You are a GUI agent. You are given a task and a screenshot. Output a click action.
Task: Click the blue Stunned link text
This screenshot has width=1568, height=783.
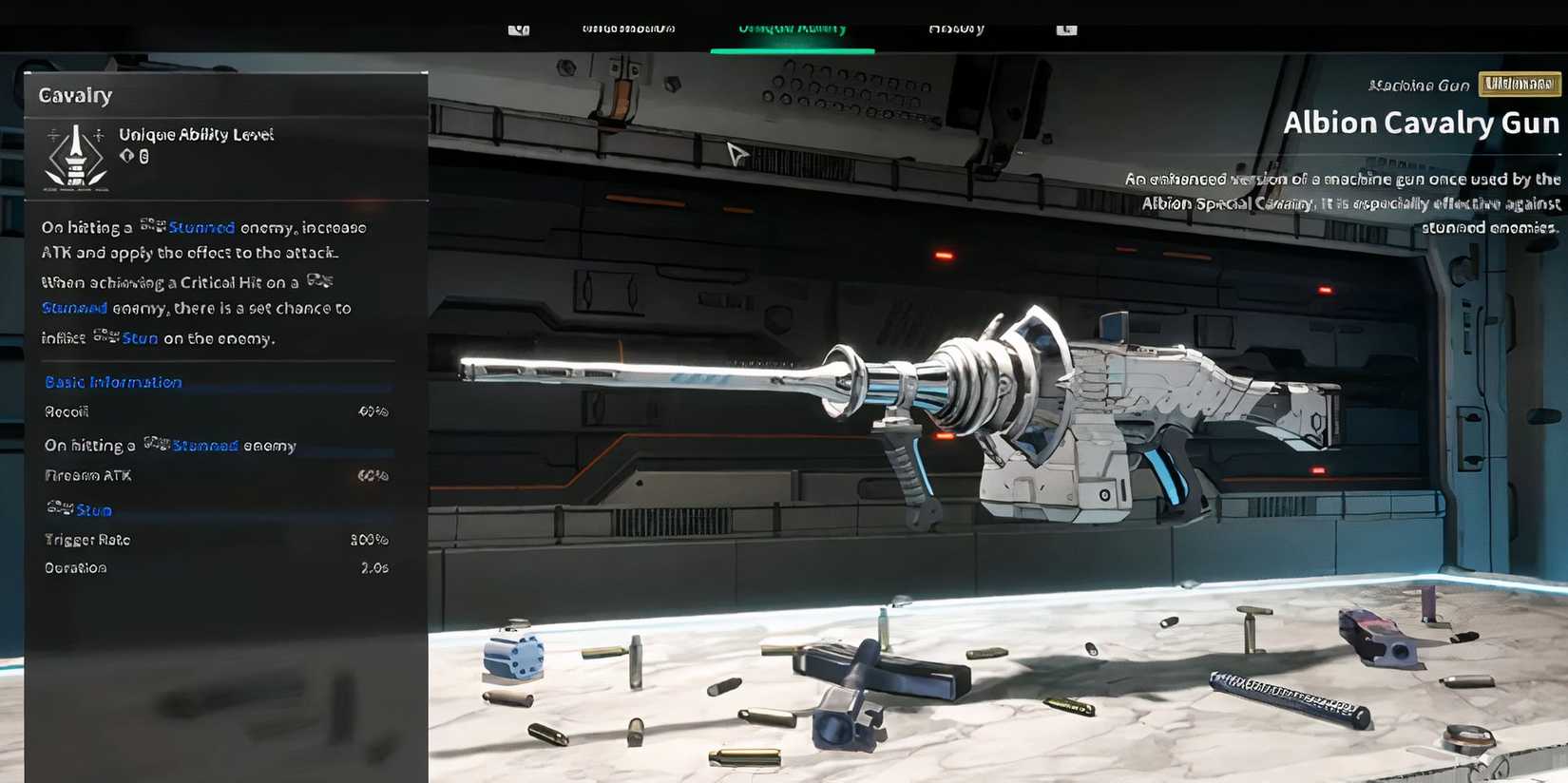tap(202, 227)
